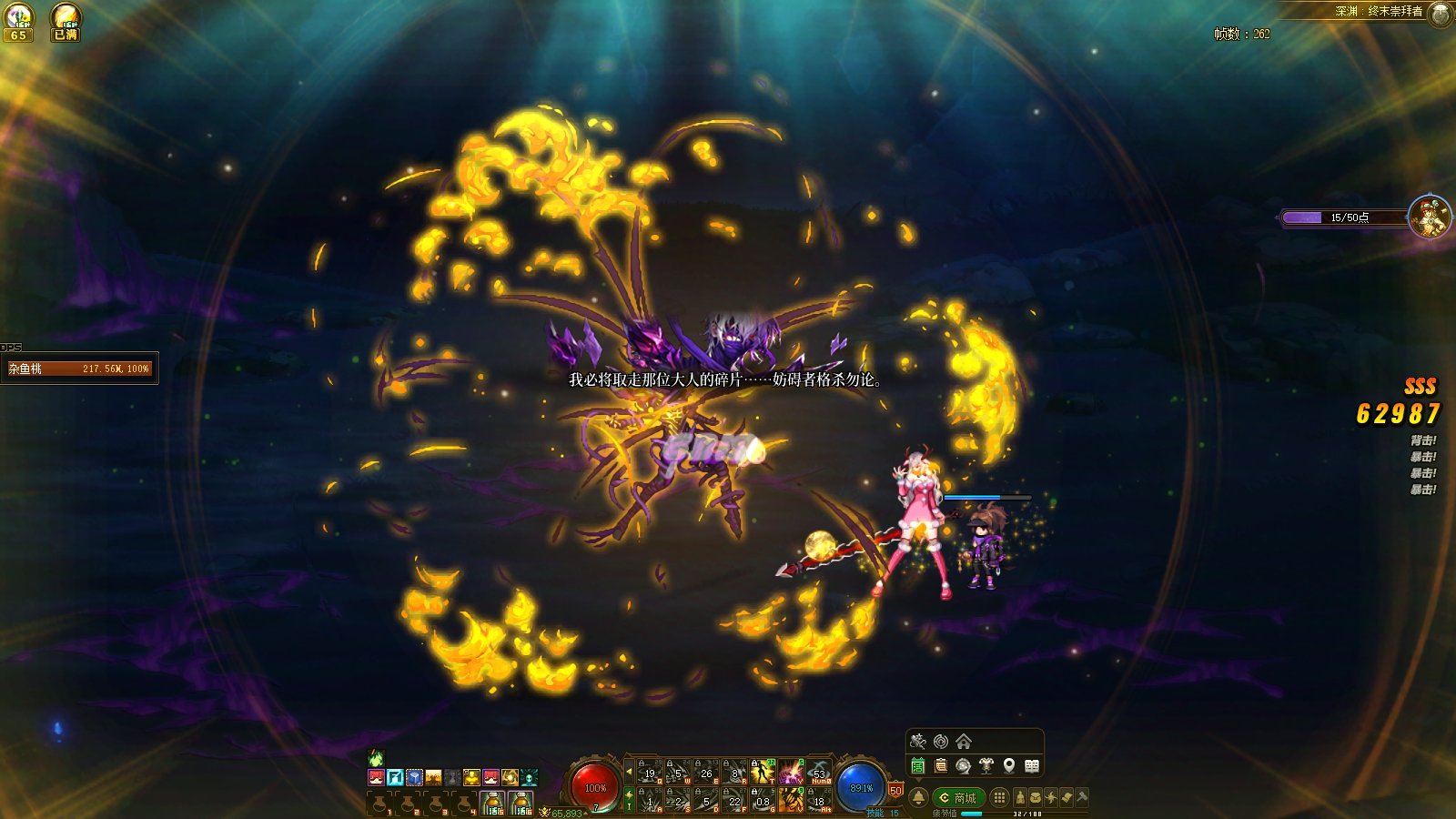Use the potion in quick slot 6
This screenshot has width=1456, height=819.
(x=521, y=803)
